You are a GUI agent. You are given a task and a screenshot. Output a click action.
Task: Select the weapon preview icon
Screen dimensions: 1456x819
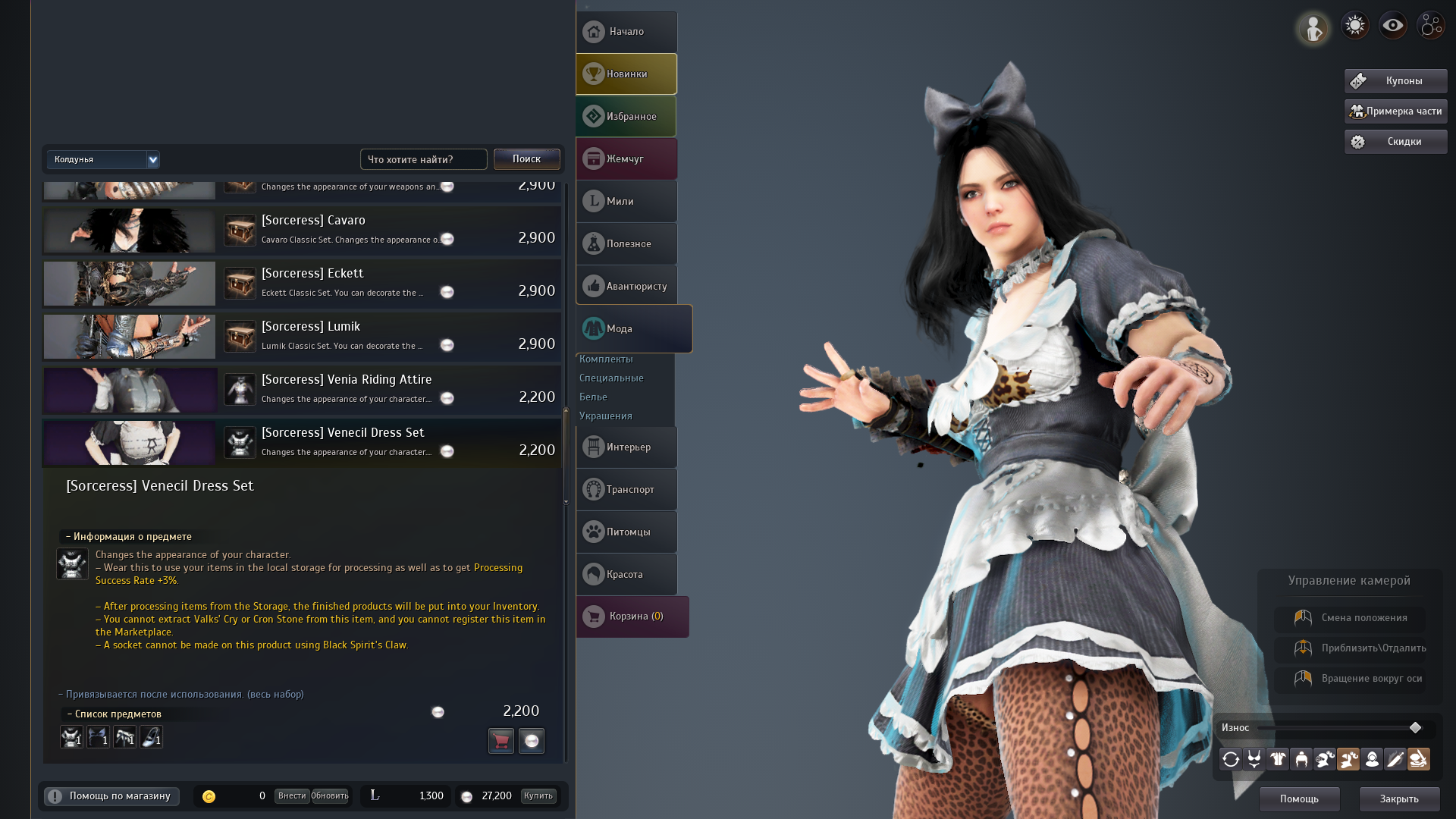pos(1395,759)
